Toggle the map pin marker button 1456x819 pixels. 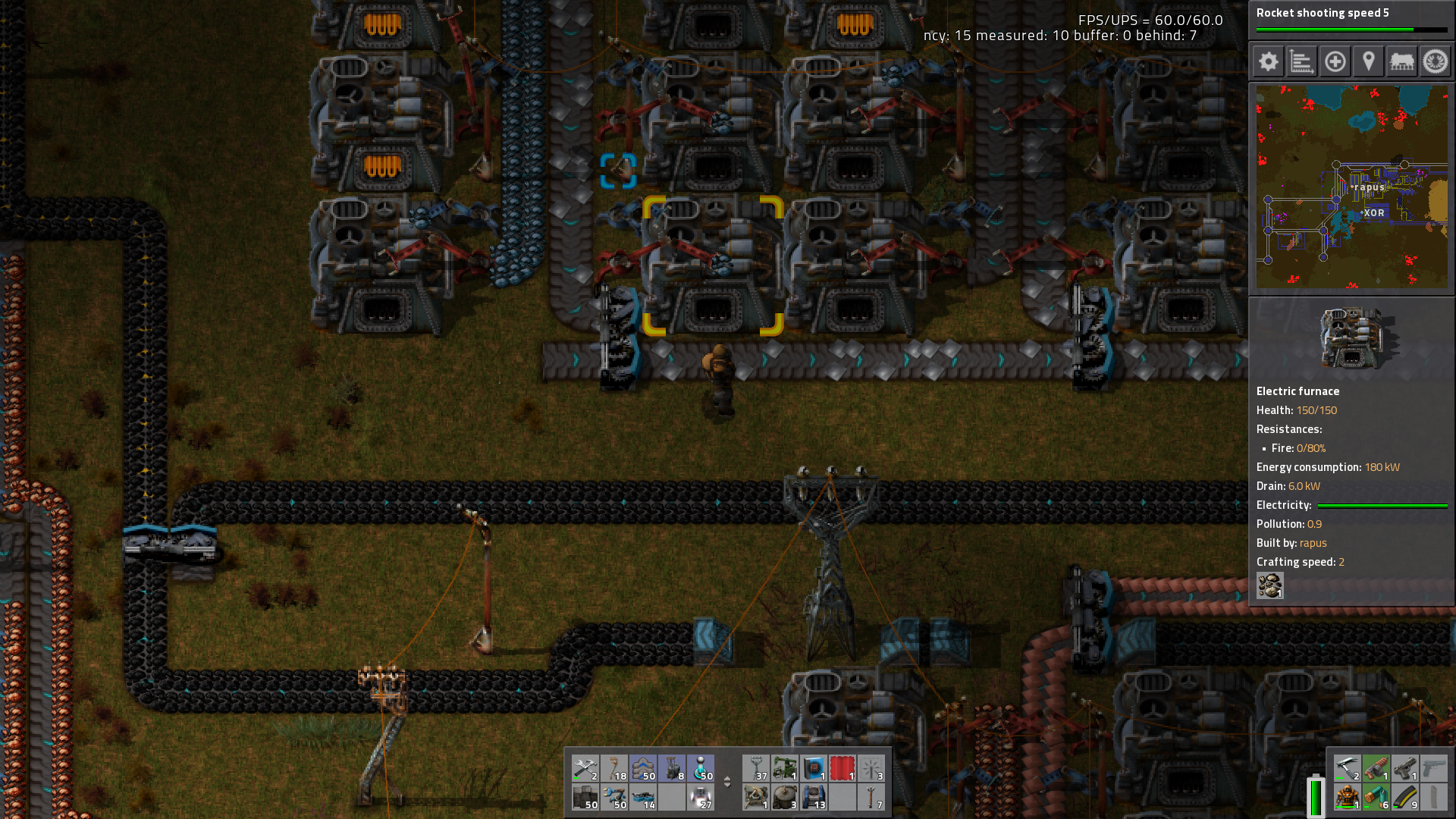(1368, 61)
